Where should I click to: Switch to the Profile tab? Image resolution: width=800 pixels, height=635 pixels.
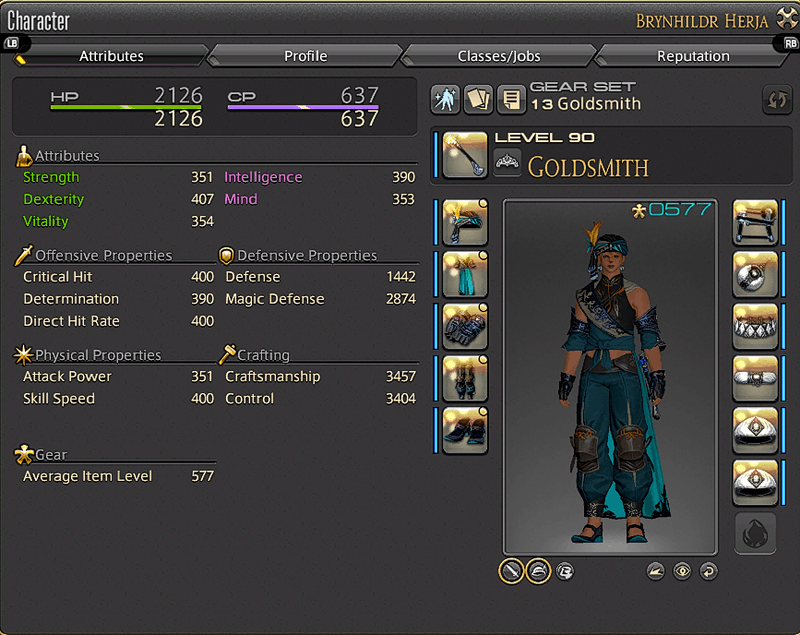click(x=305, y=56)
